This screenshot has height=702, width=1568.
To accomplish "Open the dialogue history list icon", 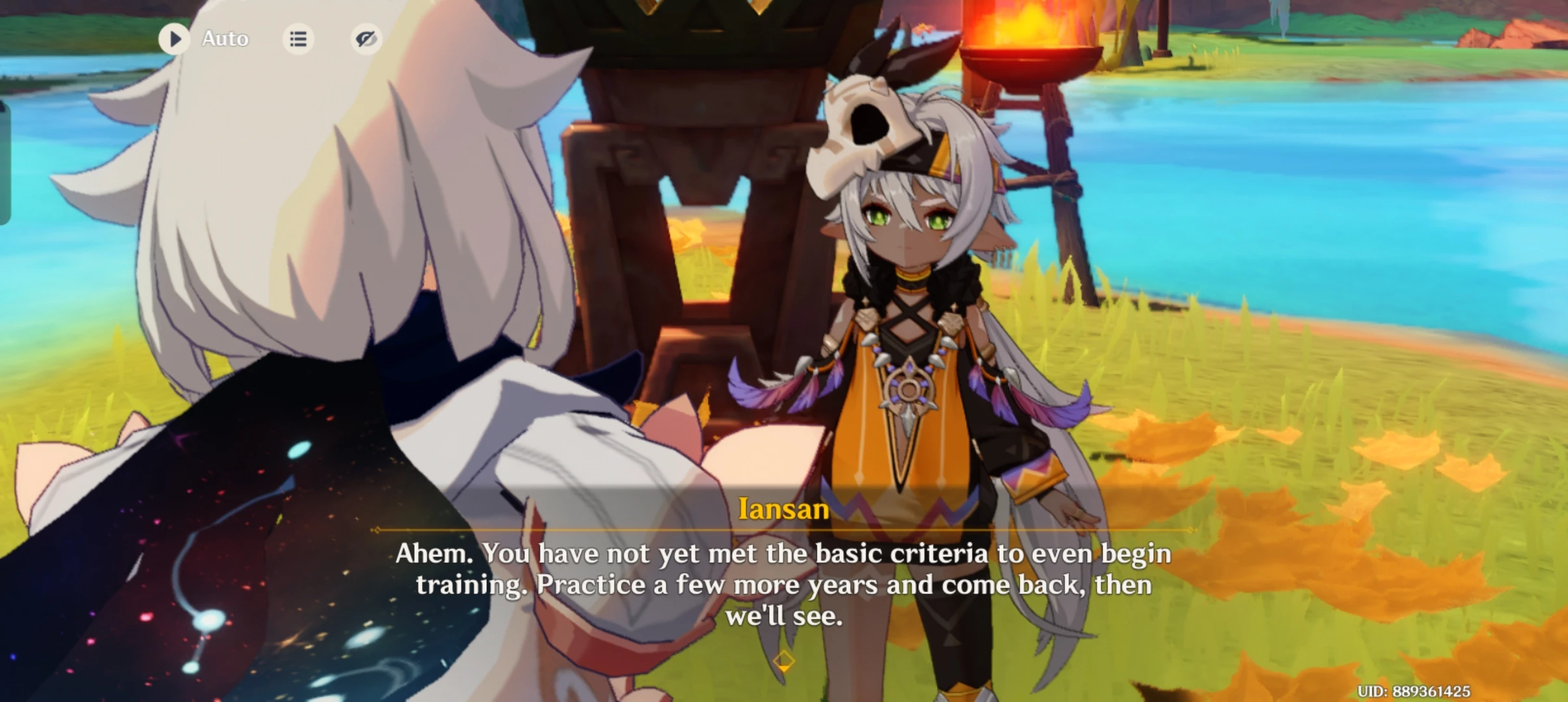I will click(298, 39).
